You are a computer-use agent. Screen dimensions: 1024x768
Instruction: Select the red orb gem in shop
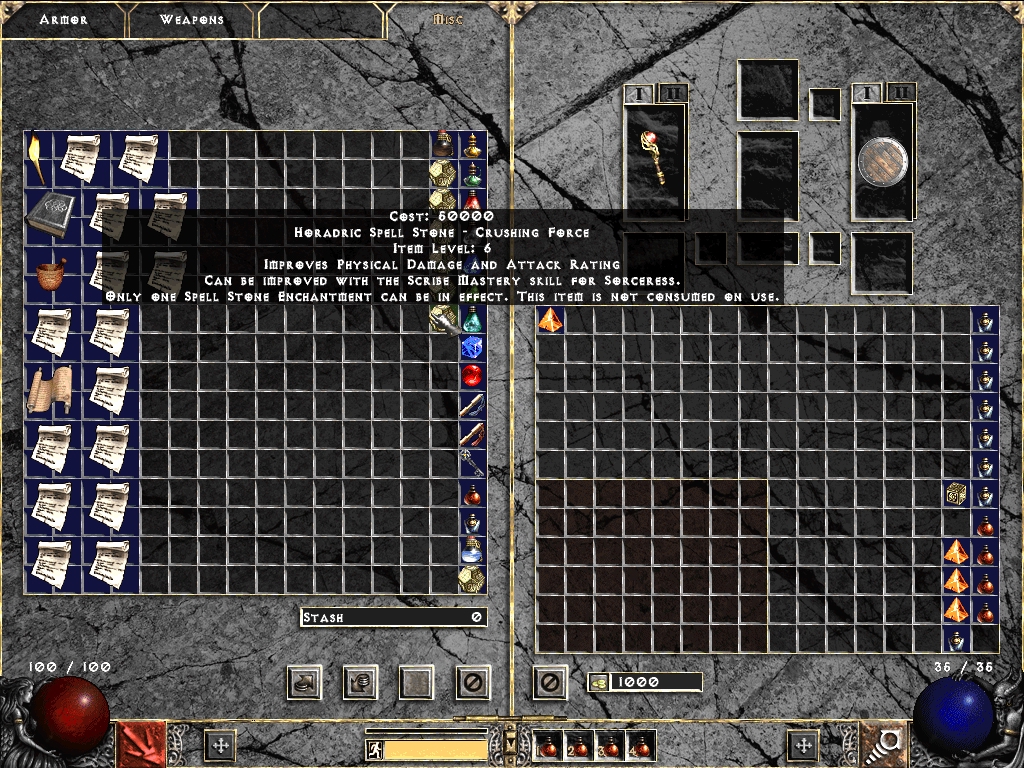point(472,376)
